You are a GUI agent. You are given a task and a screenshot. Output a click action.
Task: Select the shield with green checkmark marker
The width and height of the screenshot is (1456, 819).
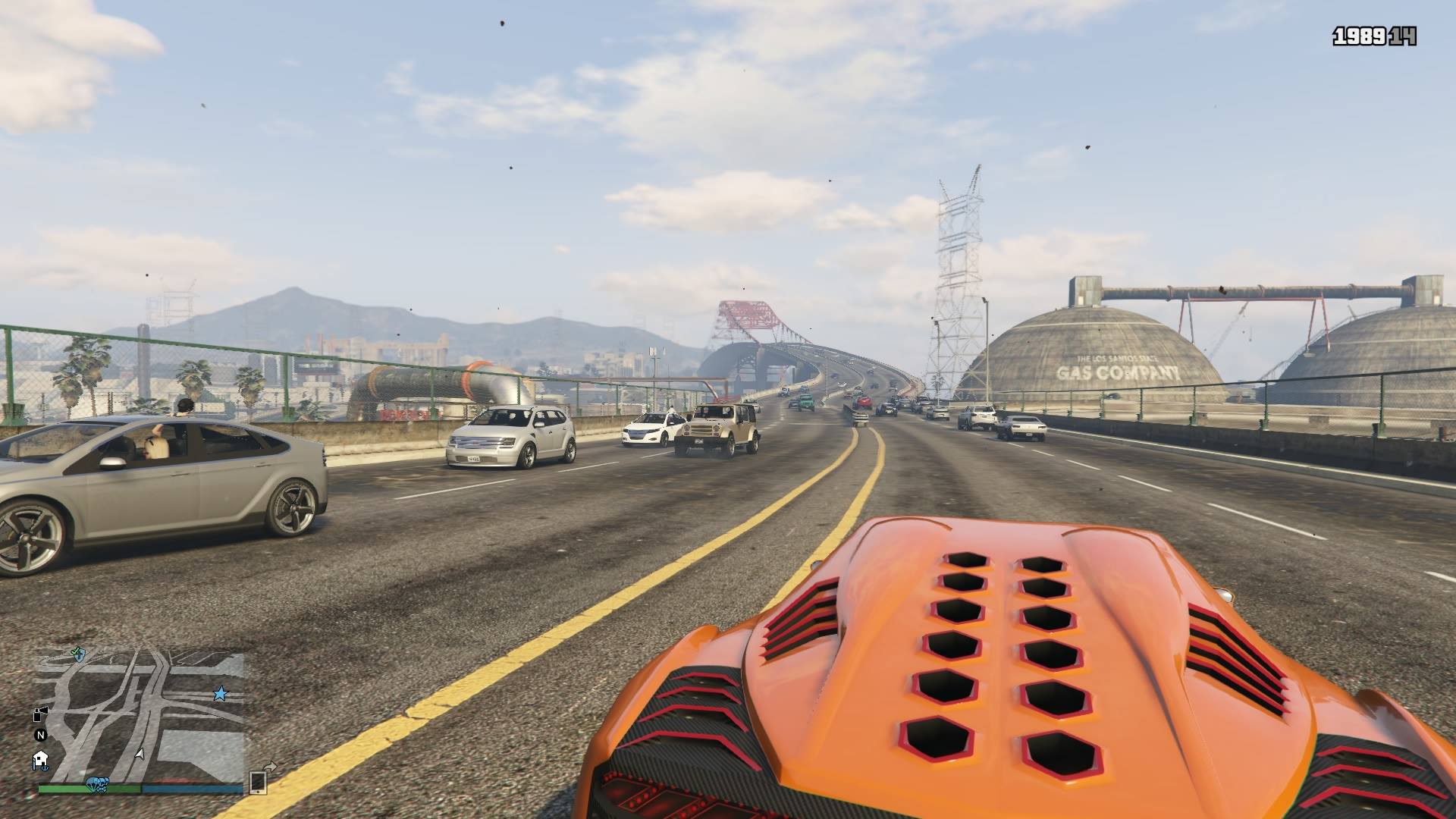(77, 652)
